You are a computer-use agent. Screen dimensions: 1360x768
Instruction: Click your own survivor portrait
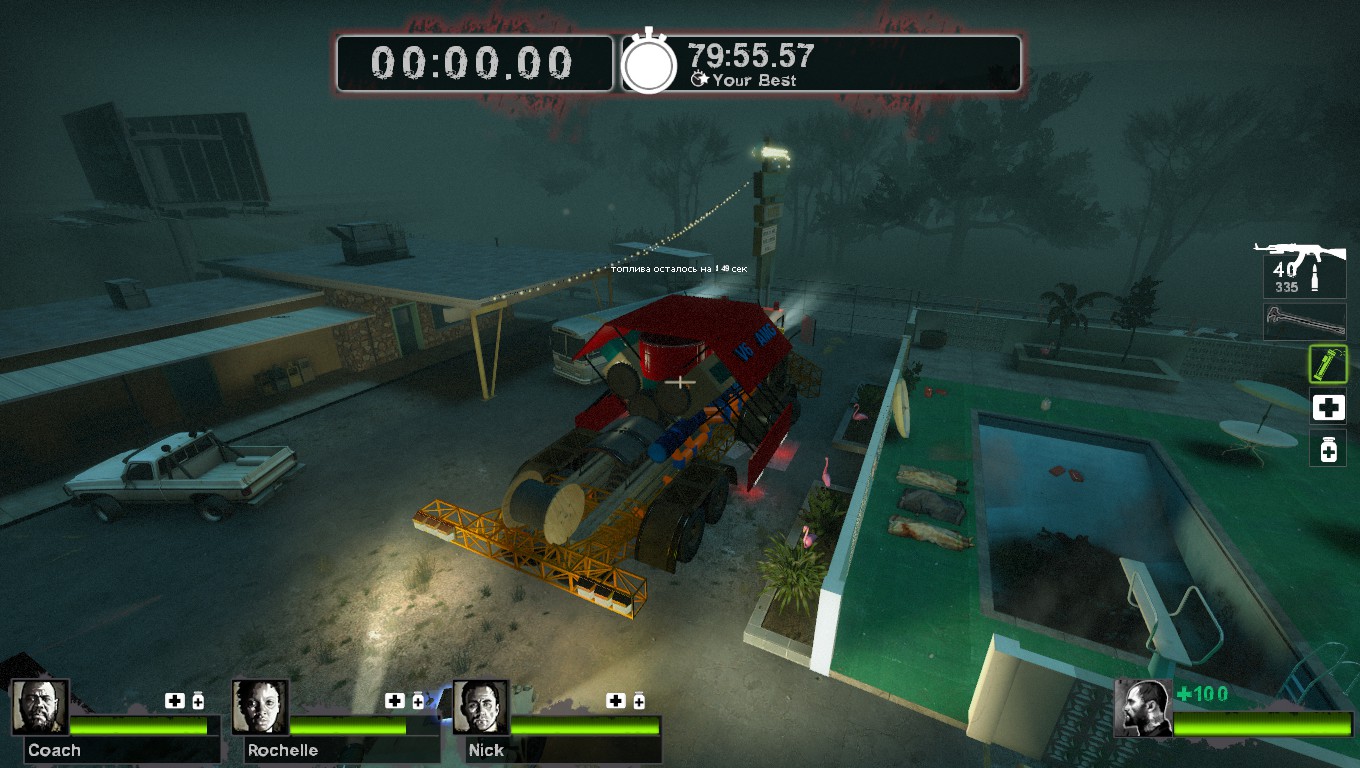(1143, 708)
